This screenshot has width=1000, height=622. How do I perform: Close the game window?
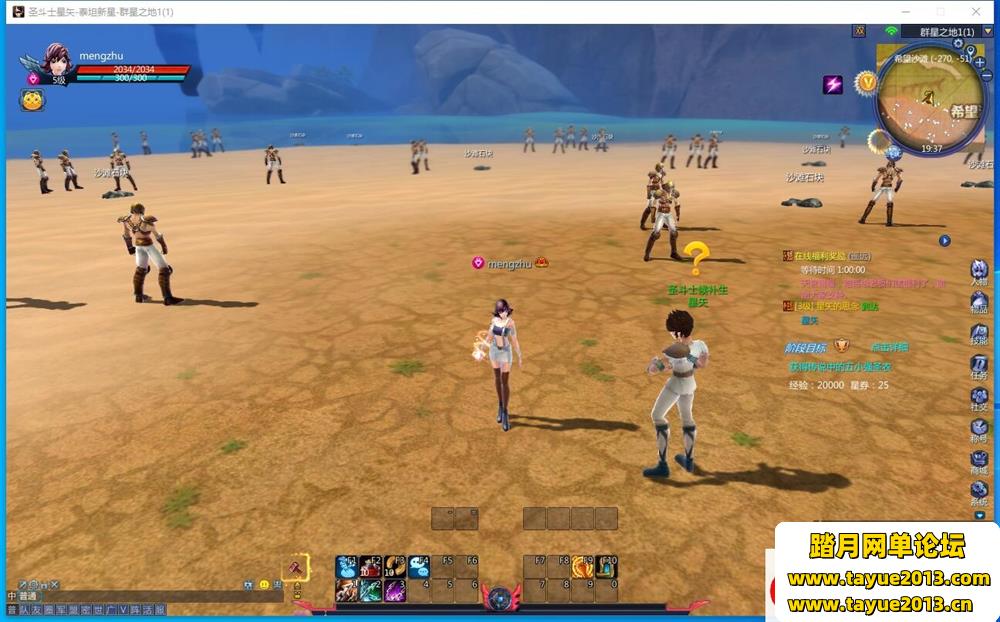pyautogui.click(x=977, y=11)
